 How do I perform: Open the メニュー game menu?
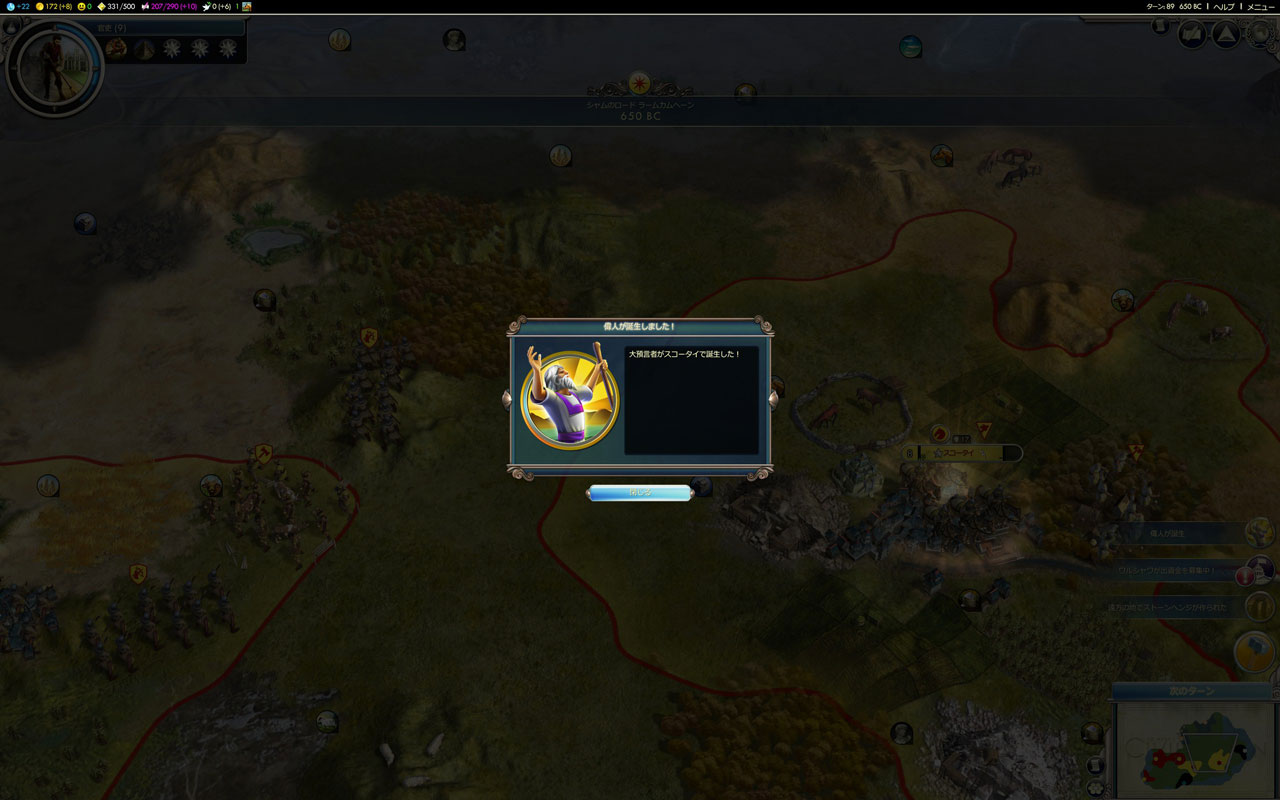(1260, 6)
